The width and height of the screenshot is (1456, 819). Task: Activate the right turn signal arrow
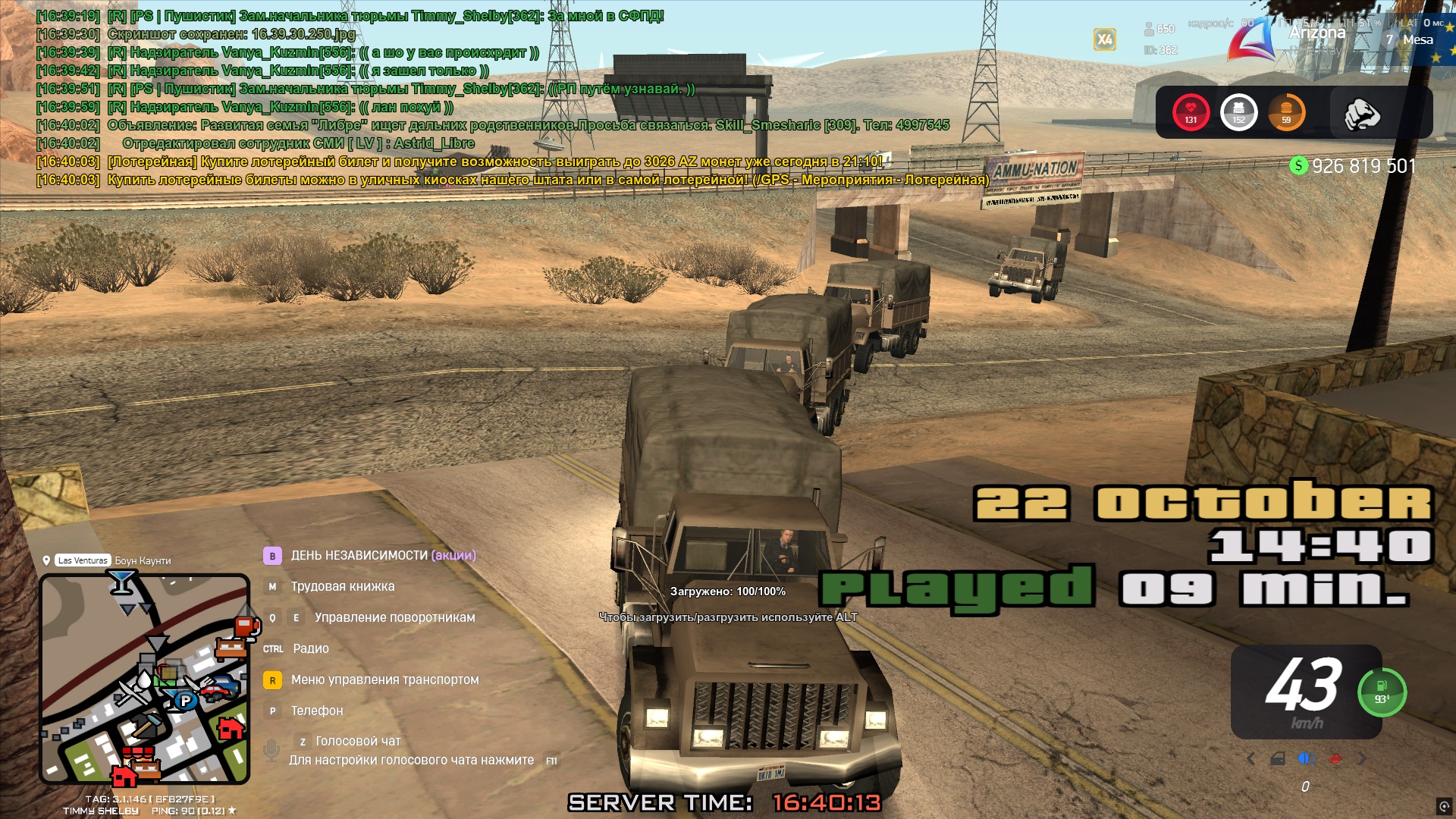[1363, 758]
